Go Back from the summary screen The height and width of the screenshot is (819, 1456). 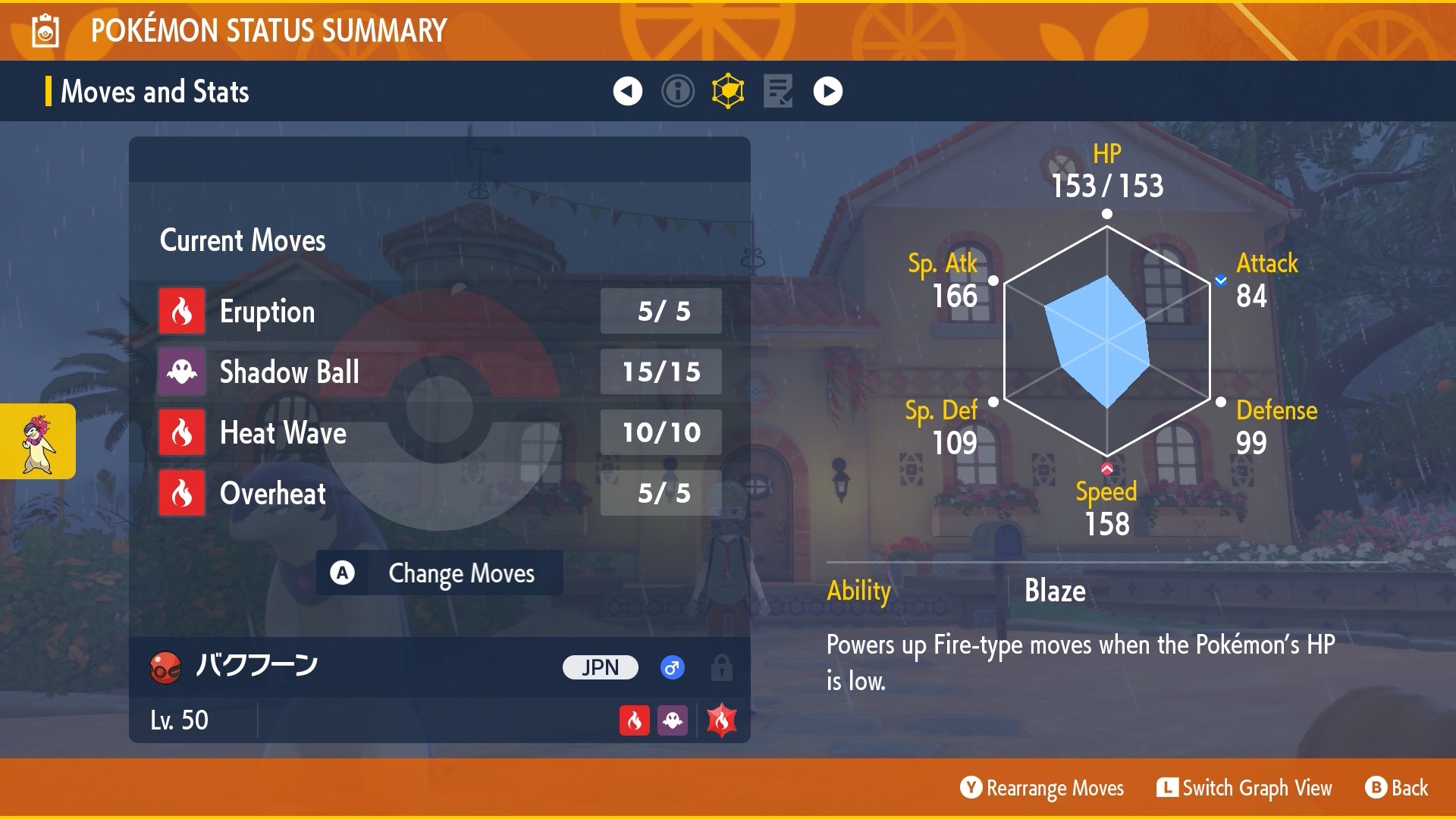(x=1397, y=788)
